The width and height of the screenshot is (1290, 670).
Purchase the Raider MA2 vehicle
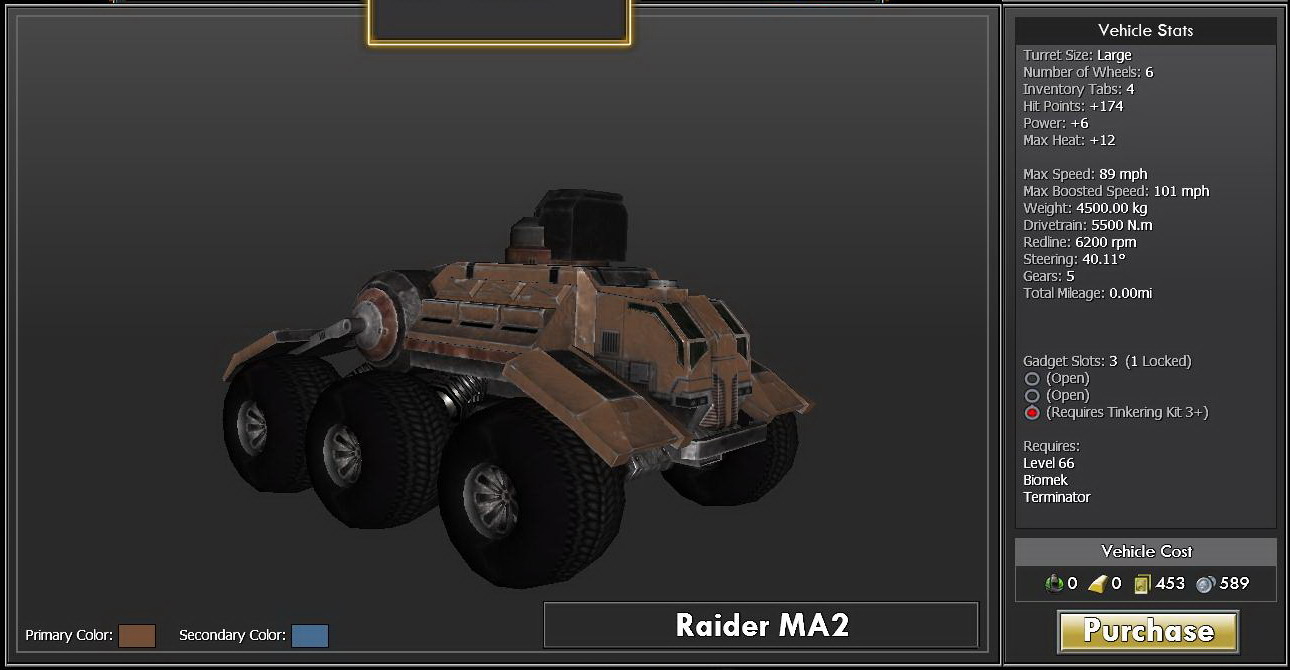coord(1147,631)
